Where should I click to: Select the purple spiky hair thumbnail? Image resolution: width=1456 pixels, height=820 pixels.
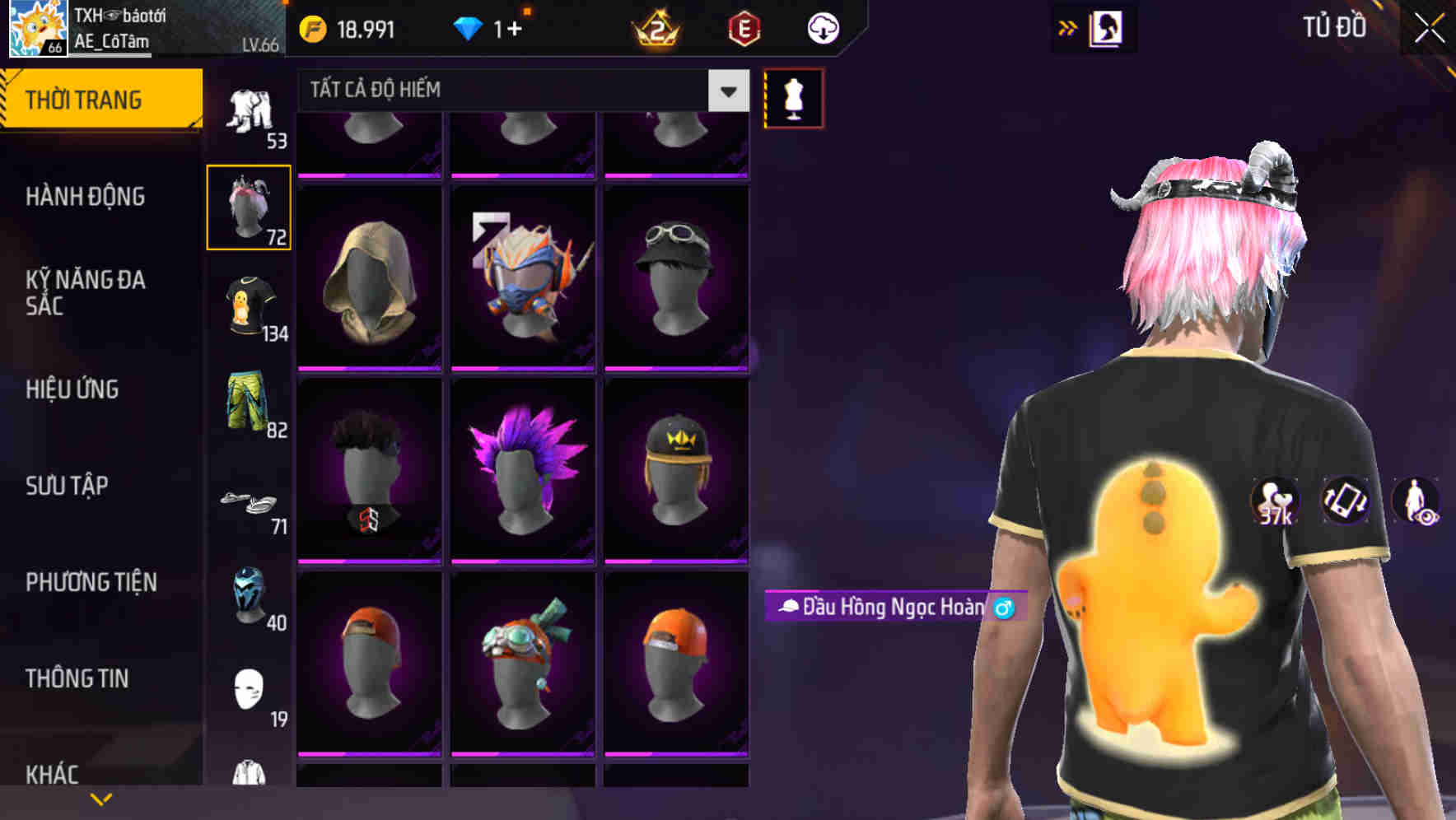click(x=522, y=469)
